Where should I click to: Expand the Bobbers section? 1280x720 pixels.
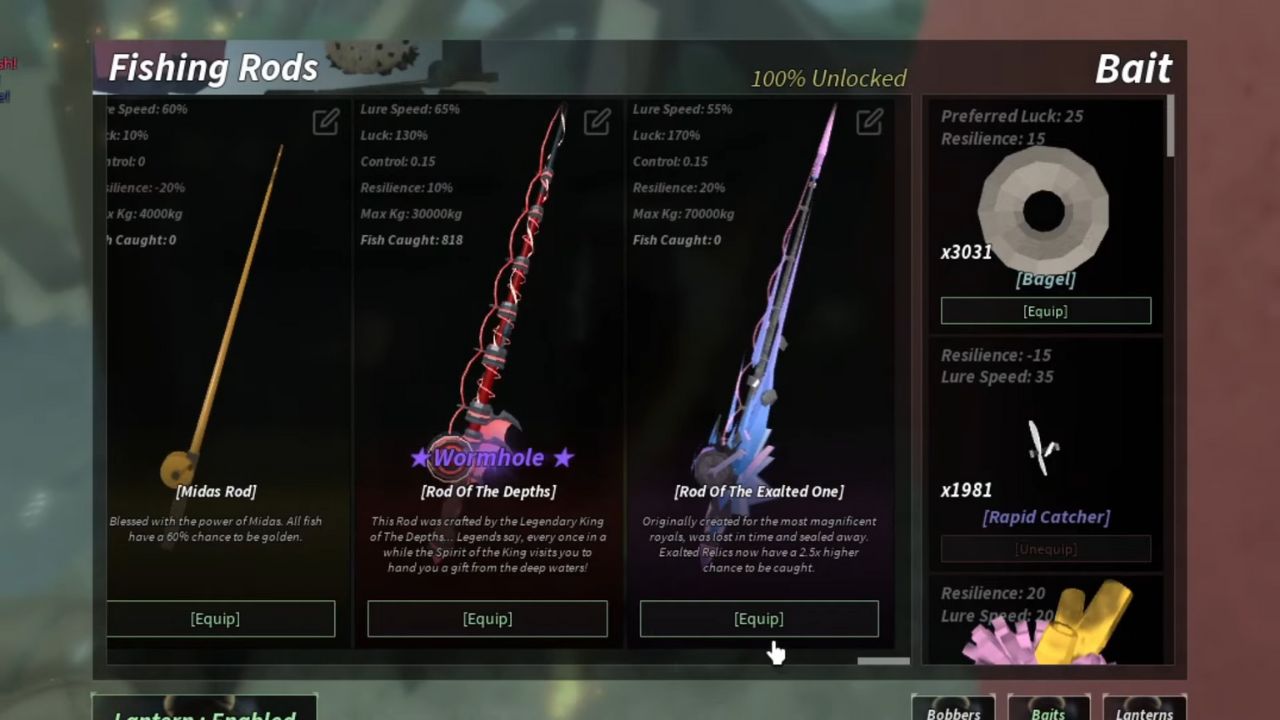pyautogui.click(x=952, y=710)
